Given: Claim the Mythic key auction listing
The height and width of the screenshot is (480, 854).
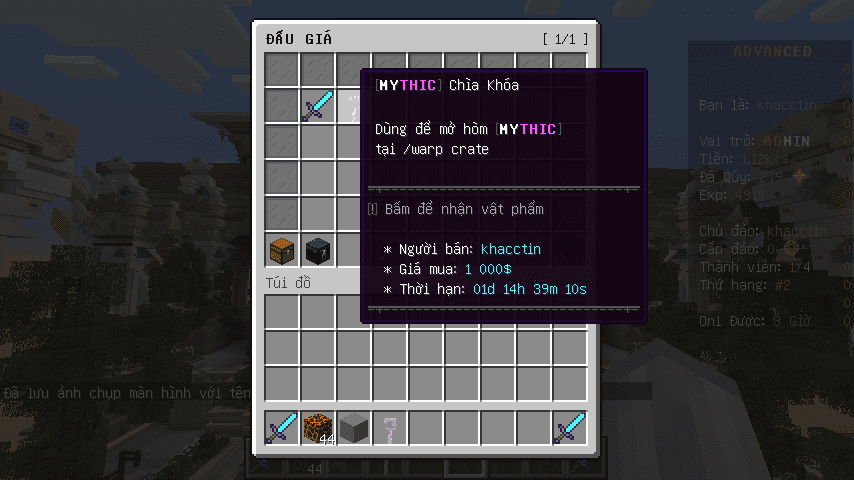Looking at the screenshot, I should tap(353, 106).
